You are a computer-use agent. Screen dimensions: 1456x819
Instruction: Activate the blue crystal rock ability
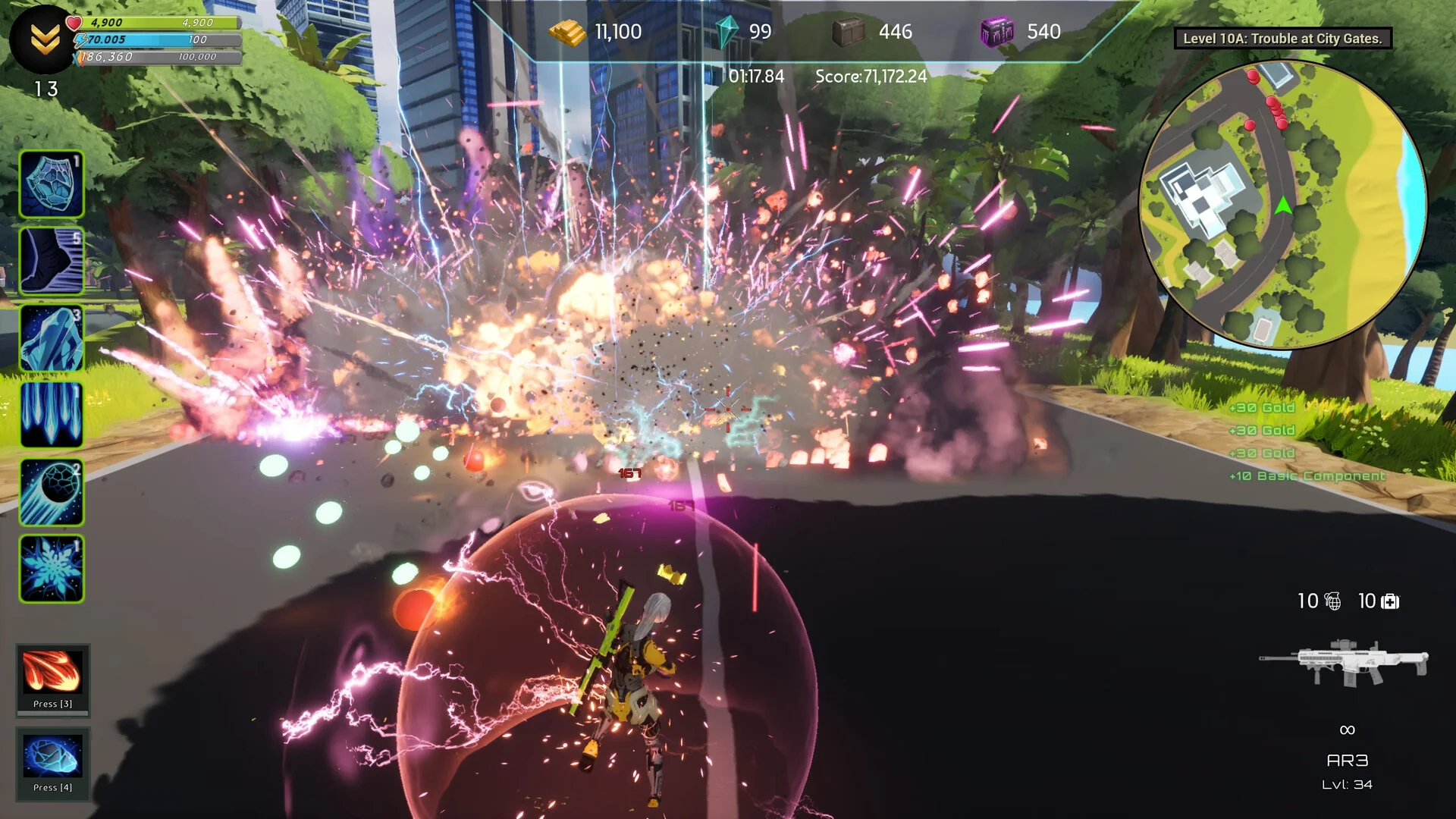(52, 756)
